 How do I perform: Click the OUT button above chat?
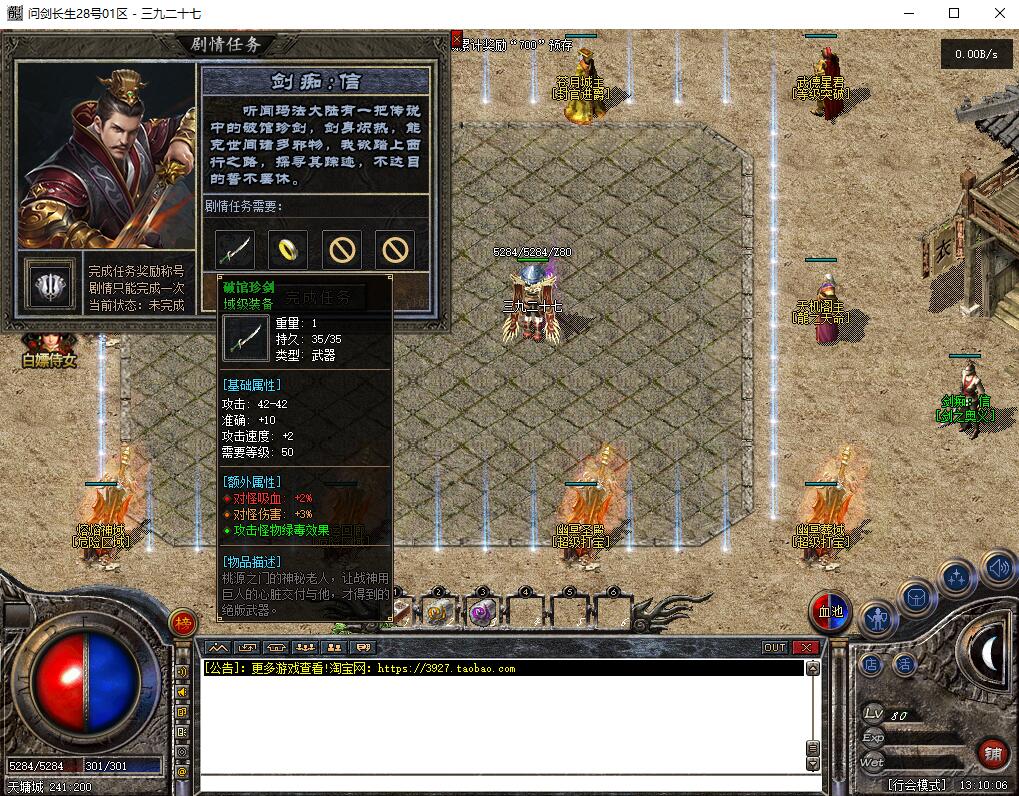tap(775, 648)
